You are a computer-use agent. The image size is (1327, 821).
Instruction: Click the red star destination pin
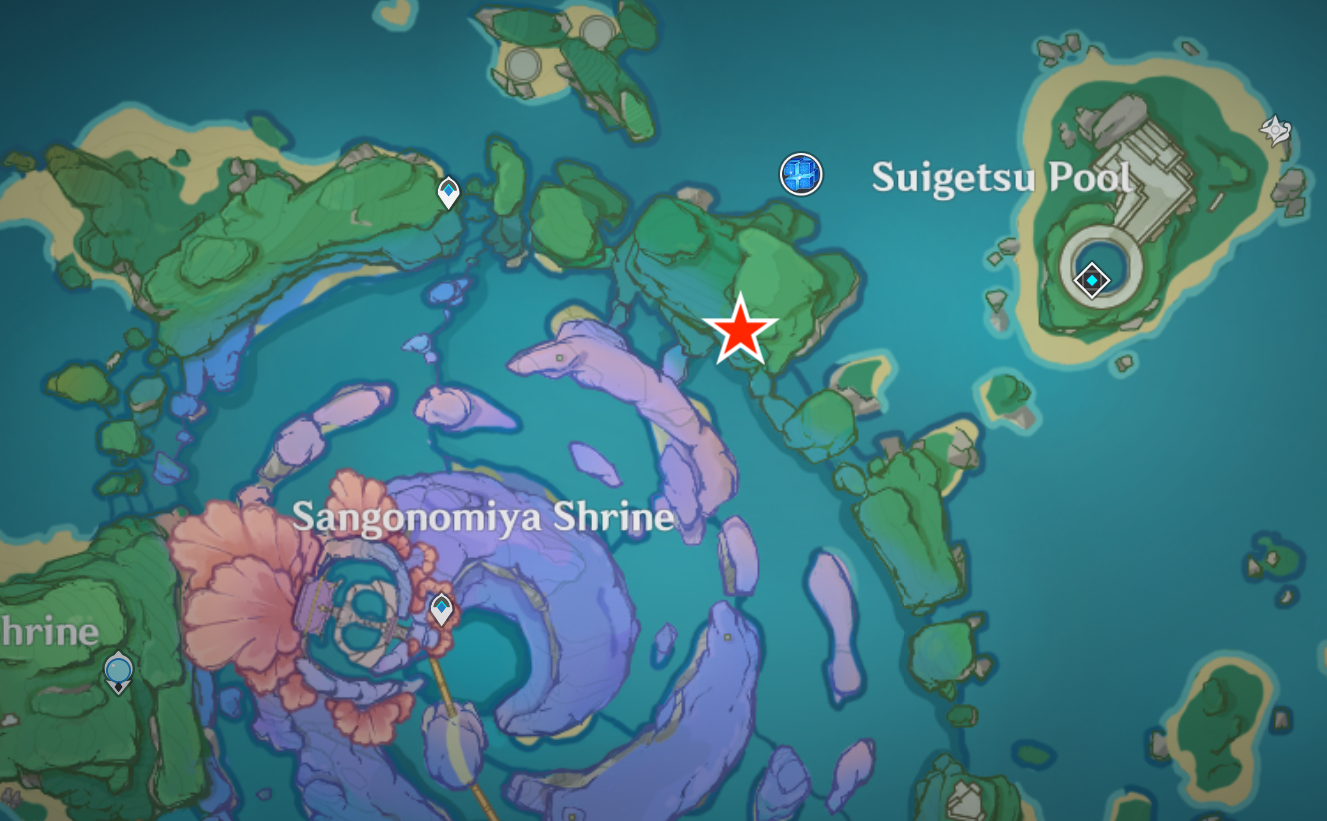click(x=741, y=330)
